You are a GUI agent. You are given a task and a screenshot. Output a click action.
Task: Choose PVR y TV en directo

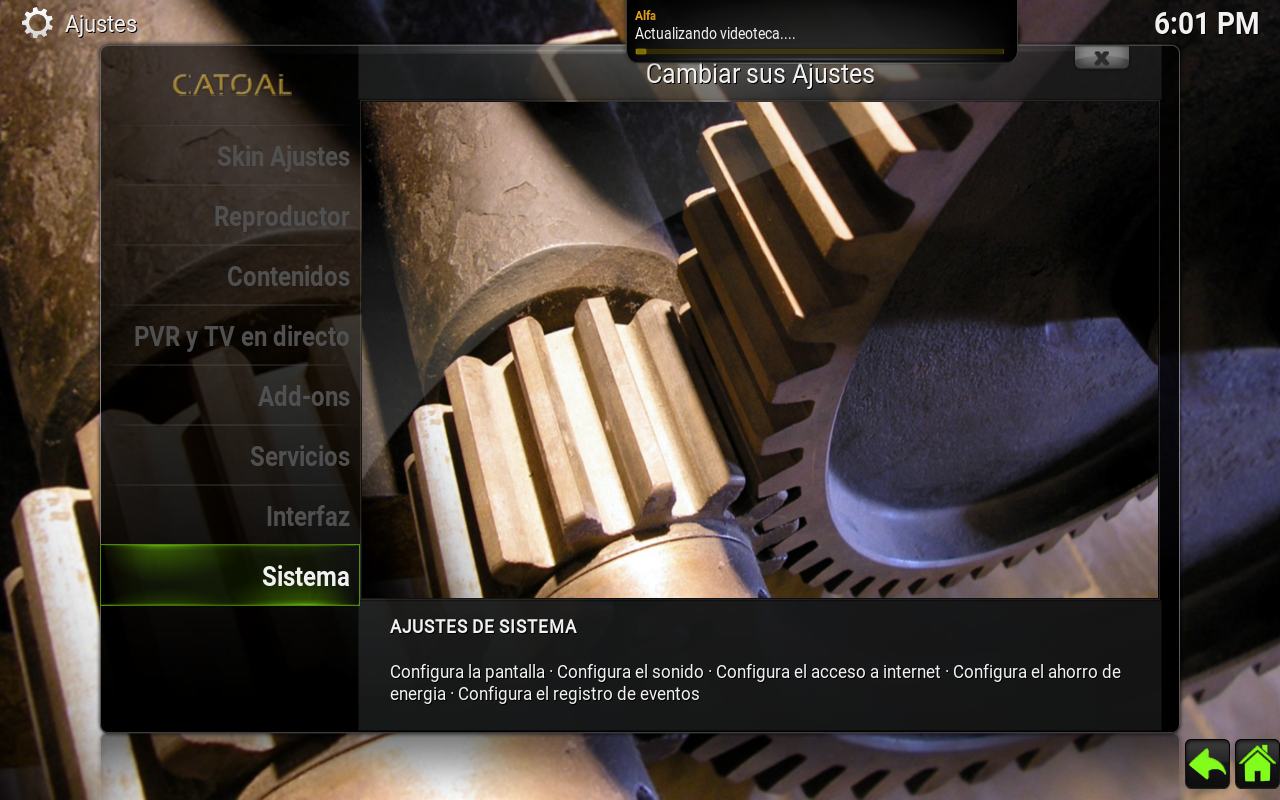click(x=241, y=337)
